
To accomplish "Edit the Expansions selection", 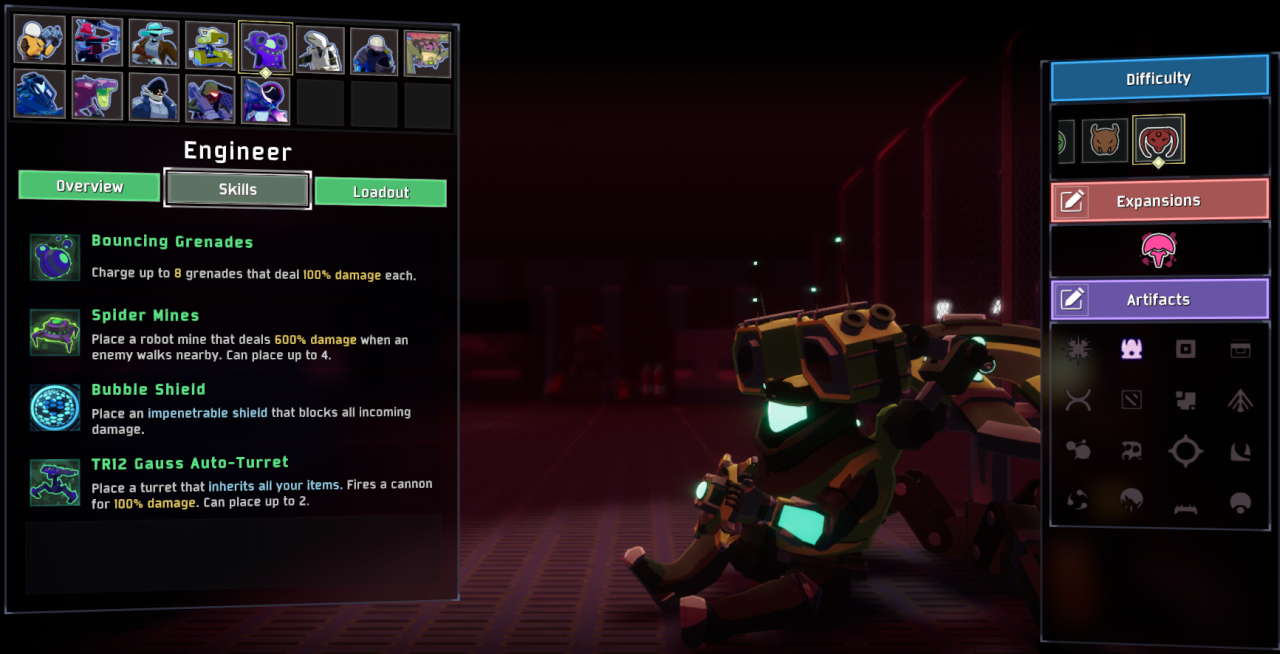I will (1072, 201).
